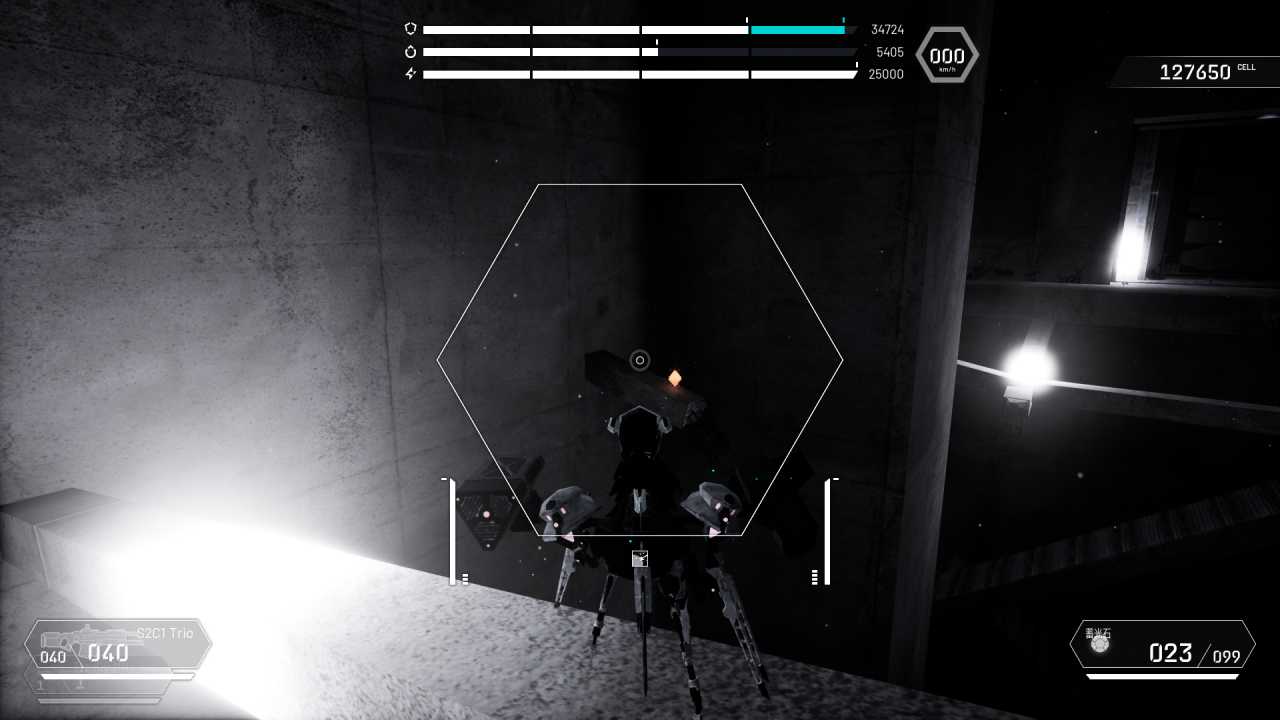1280x720 pixels.
Task: Toggle the left vertical target bracket
Action: coord(453,530)
